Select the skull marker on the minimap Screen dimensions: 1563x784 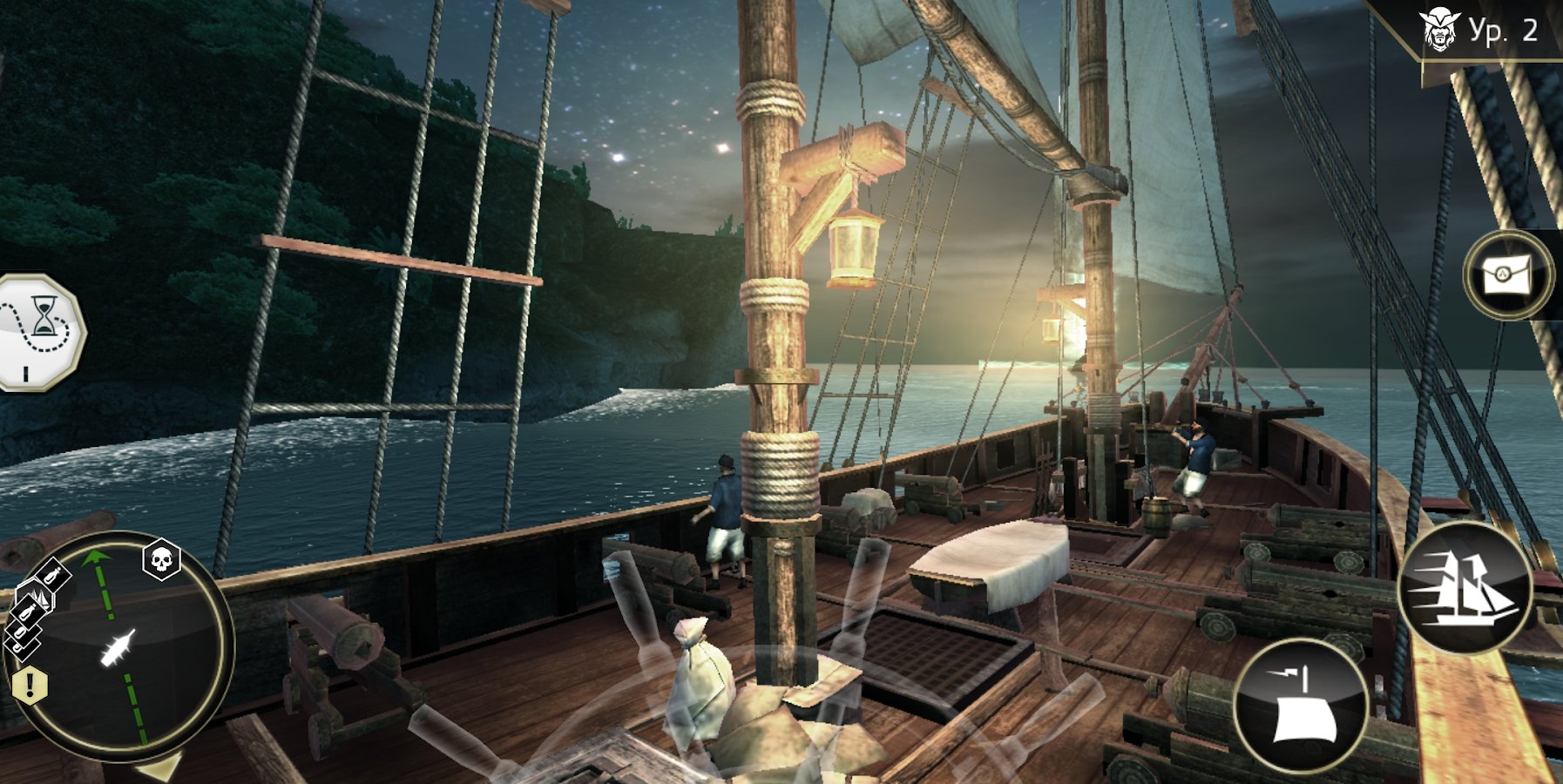pos(161,560)
